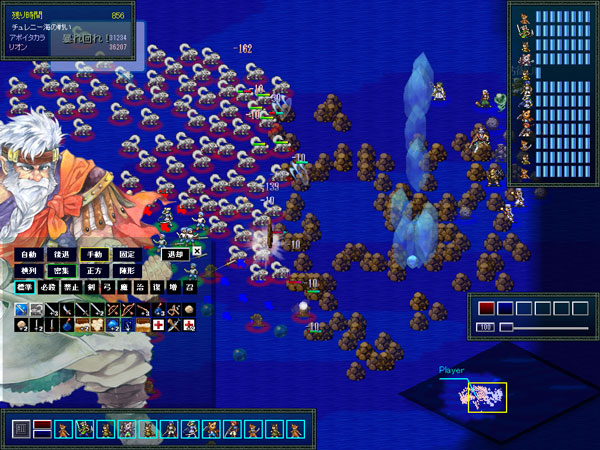Pick the 正方 (square) formation

click(x=94, y=271)
